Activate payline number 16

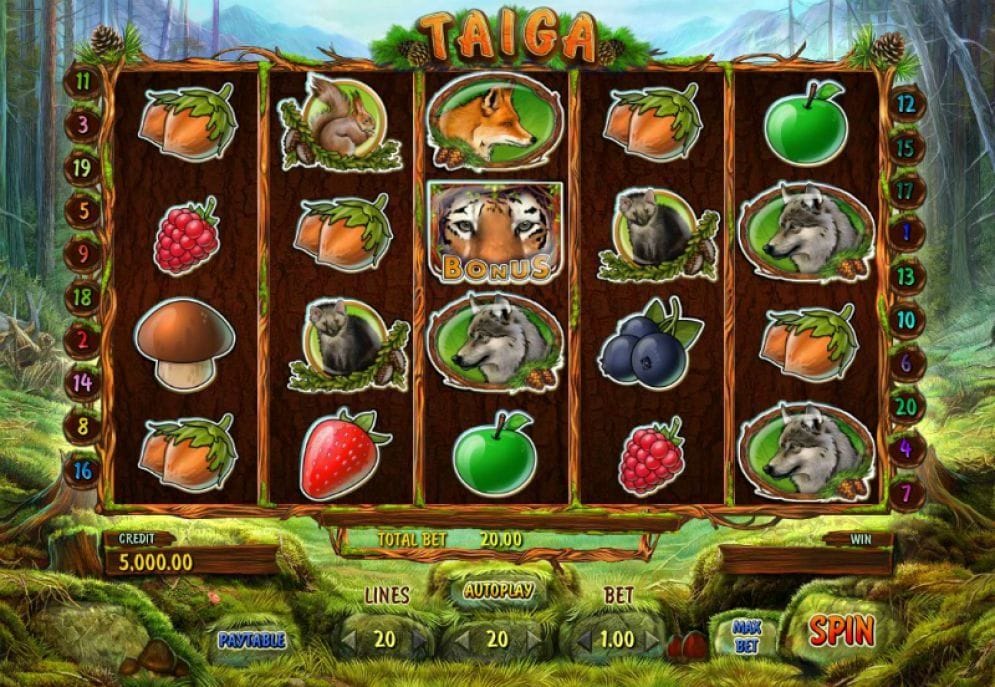pyautogui.click(x=84, y=469)
